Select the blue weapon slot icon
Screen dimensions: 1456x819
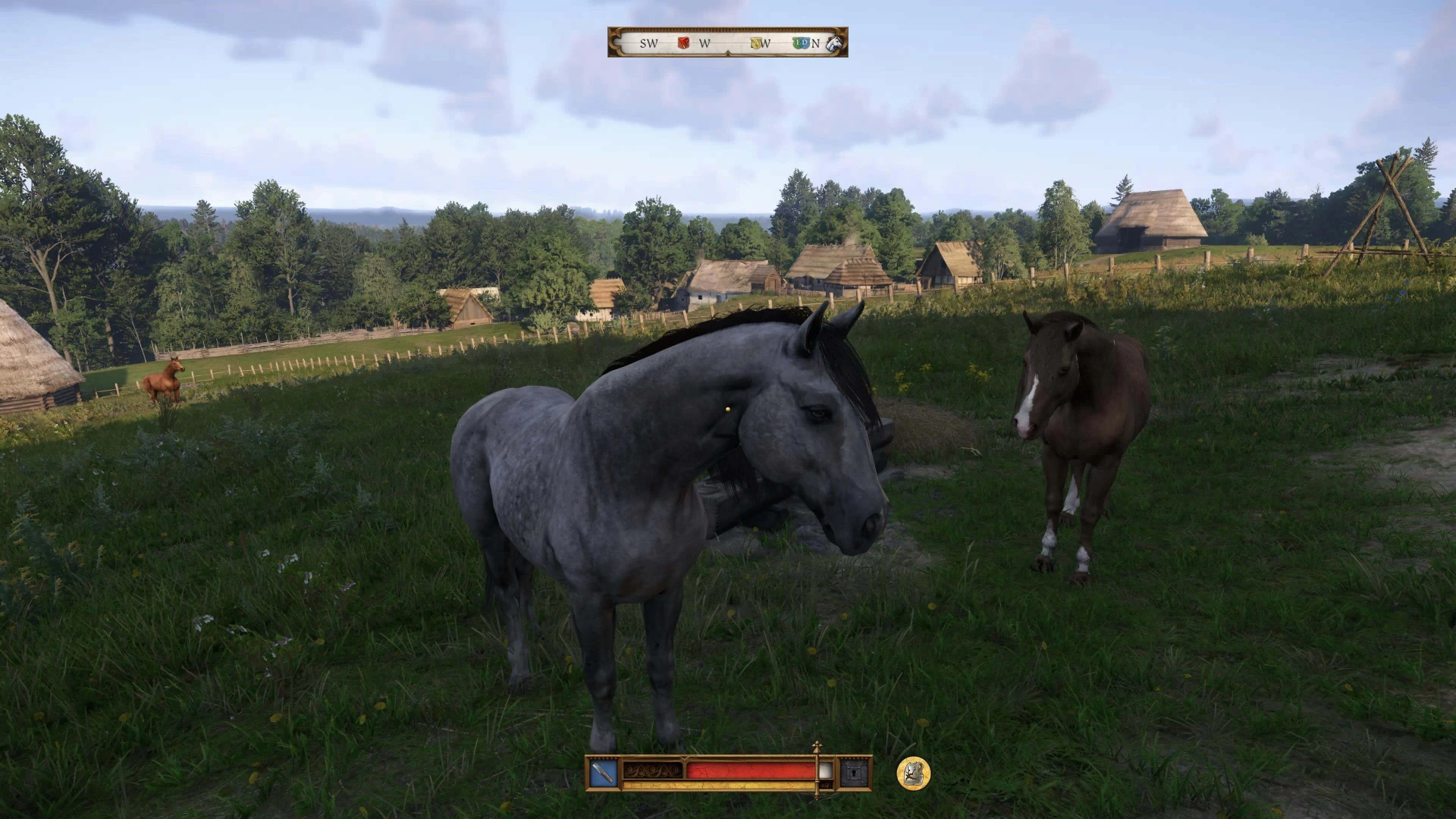point(604,773)
